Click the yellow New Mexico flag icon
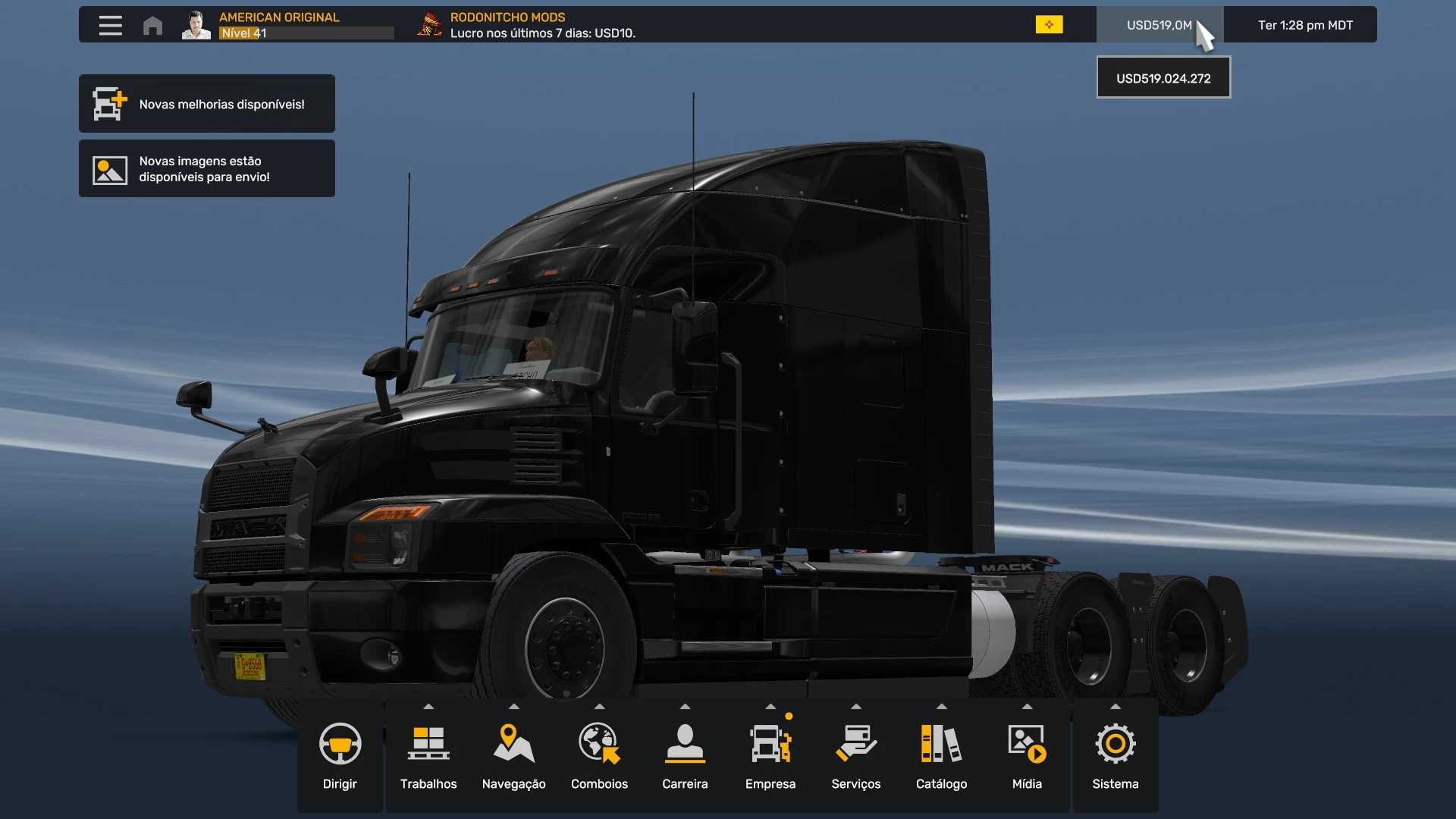The width and height of the screenshot is (1456, 819). (x=1049, y=25)
